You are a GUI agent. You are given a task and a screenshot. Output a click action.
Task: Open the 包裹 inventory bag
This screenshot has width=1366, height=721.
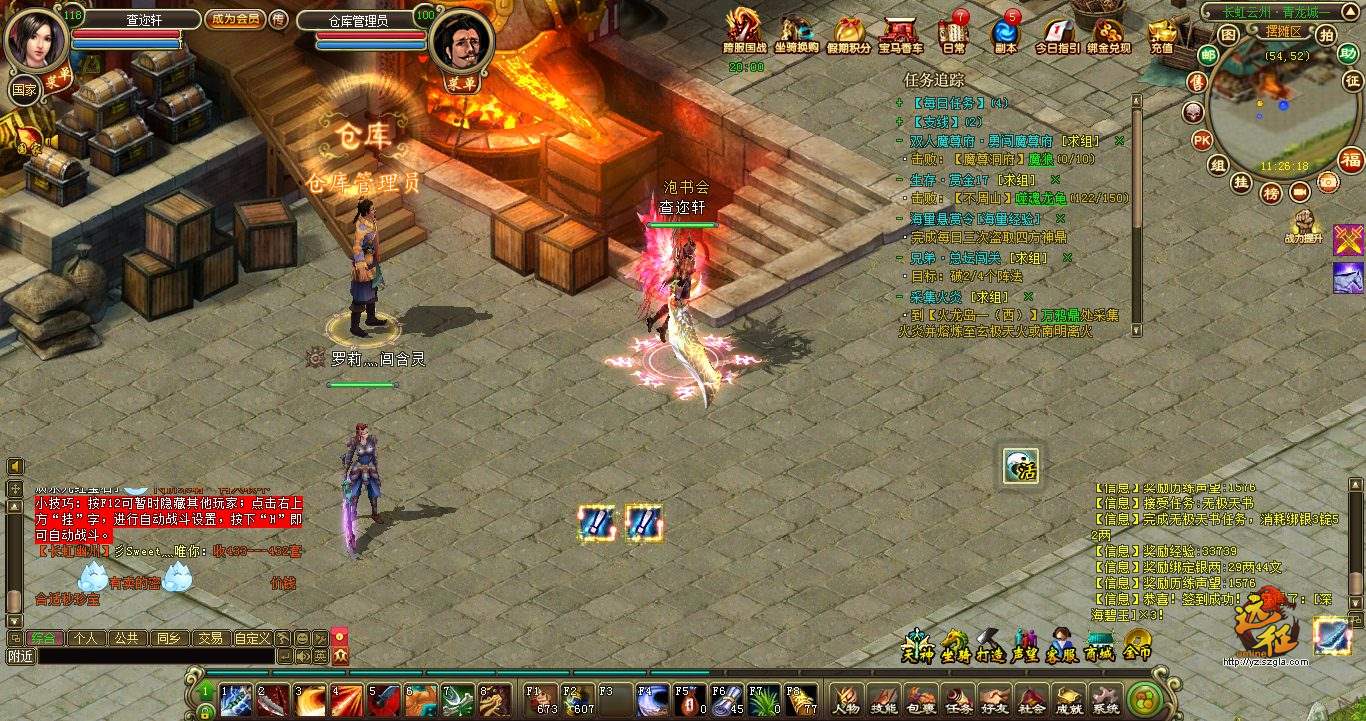tap(922, 699)
